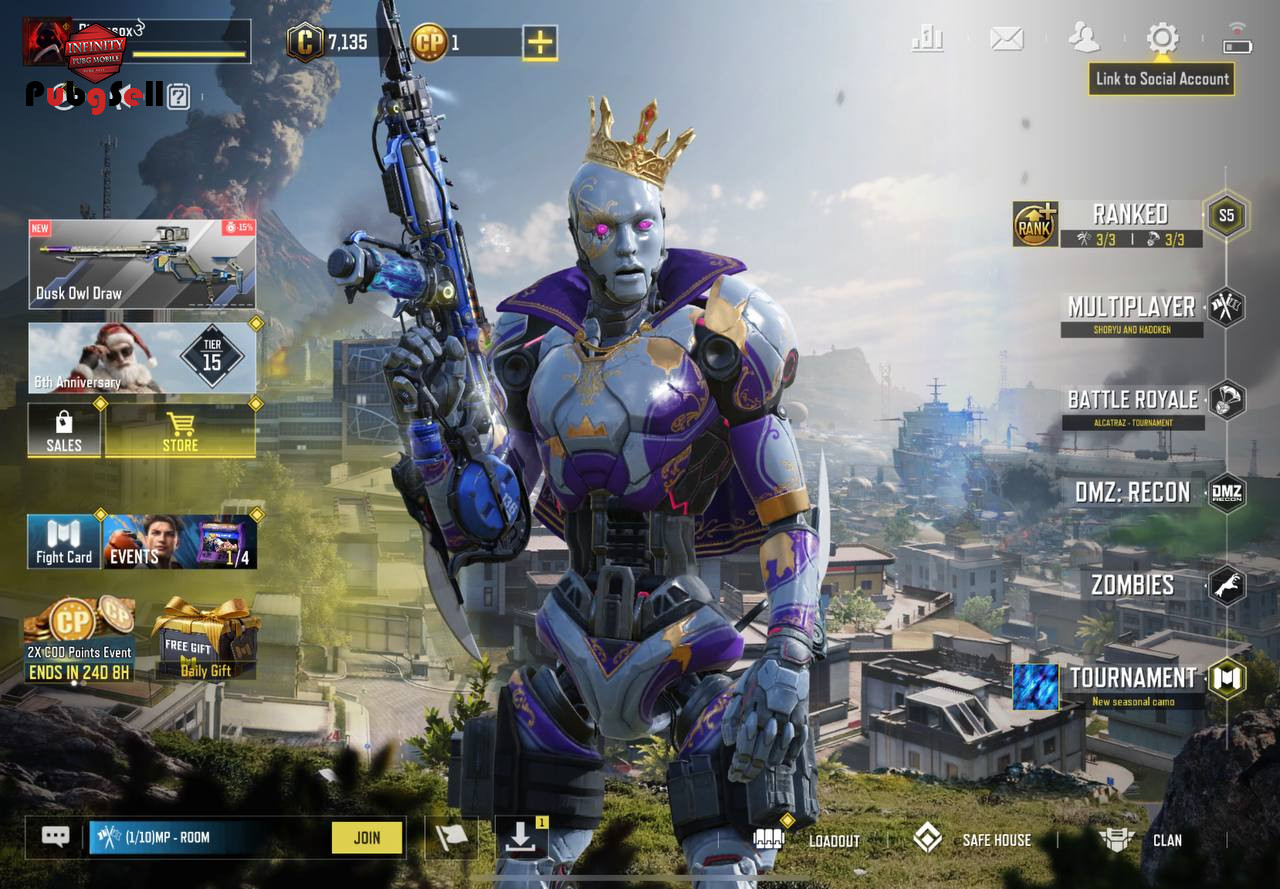Open the leaderboard bar-chart icon
Screen dimensions: 1280x889
click(x=928, y=39)
